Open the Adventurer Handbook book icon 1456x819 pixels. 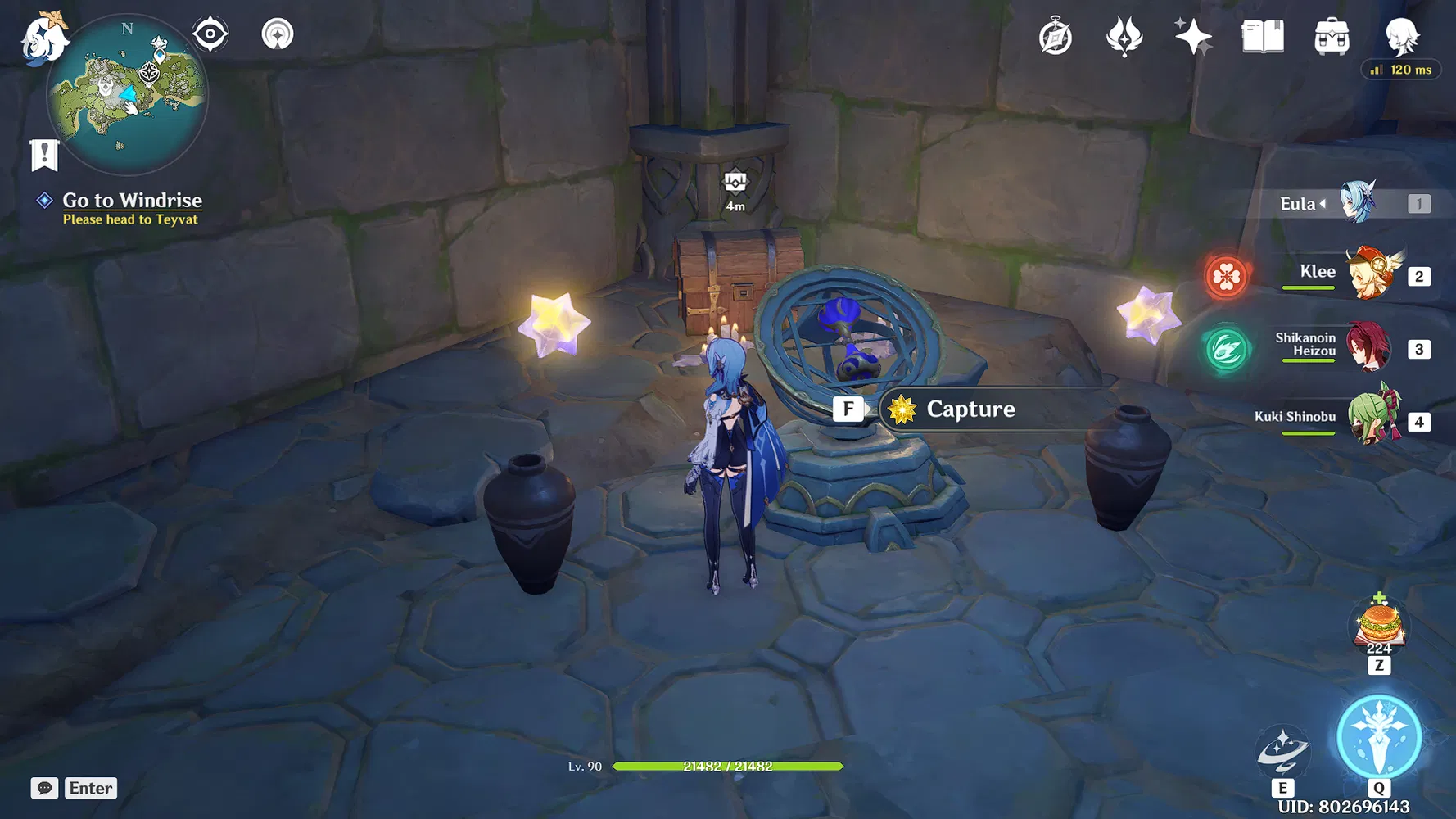tap(1261, 35)
